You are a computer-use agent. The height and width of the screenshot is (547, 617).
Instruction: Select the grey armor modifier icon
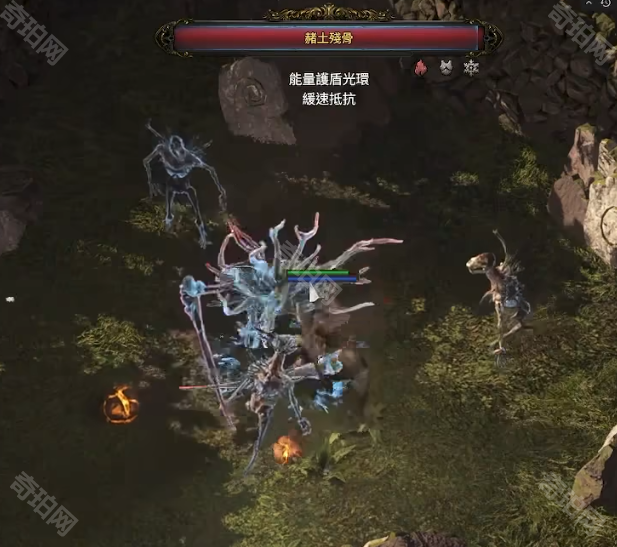coord(446,68)
